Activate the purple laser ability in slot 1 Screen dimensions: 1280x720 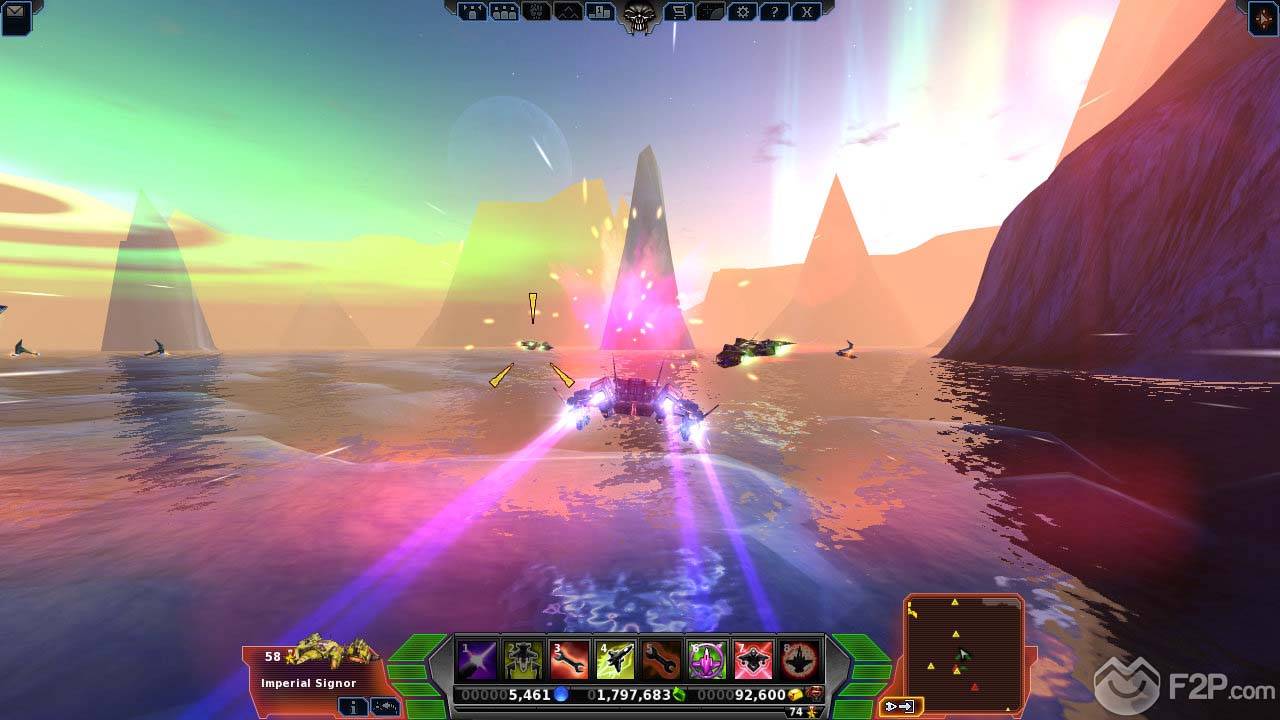click(x=477, y=660)
